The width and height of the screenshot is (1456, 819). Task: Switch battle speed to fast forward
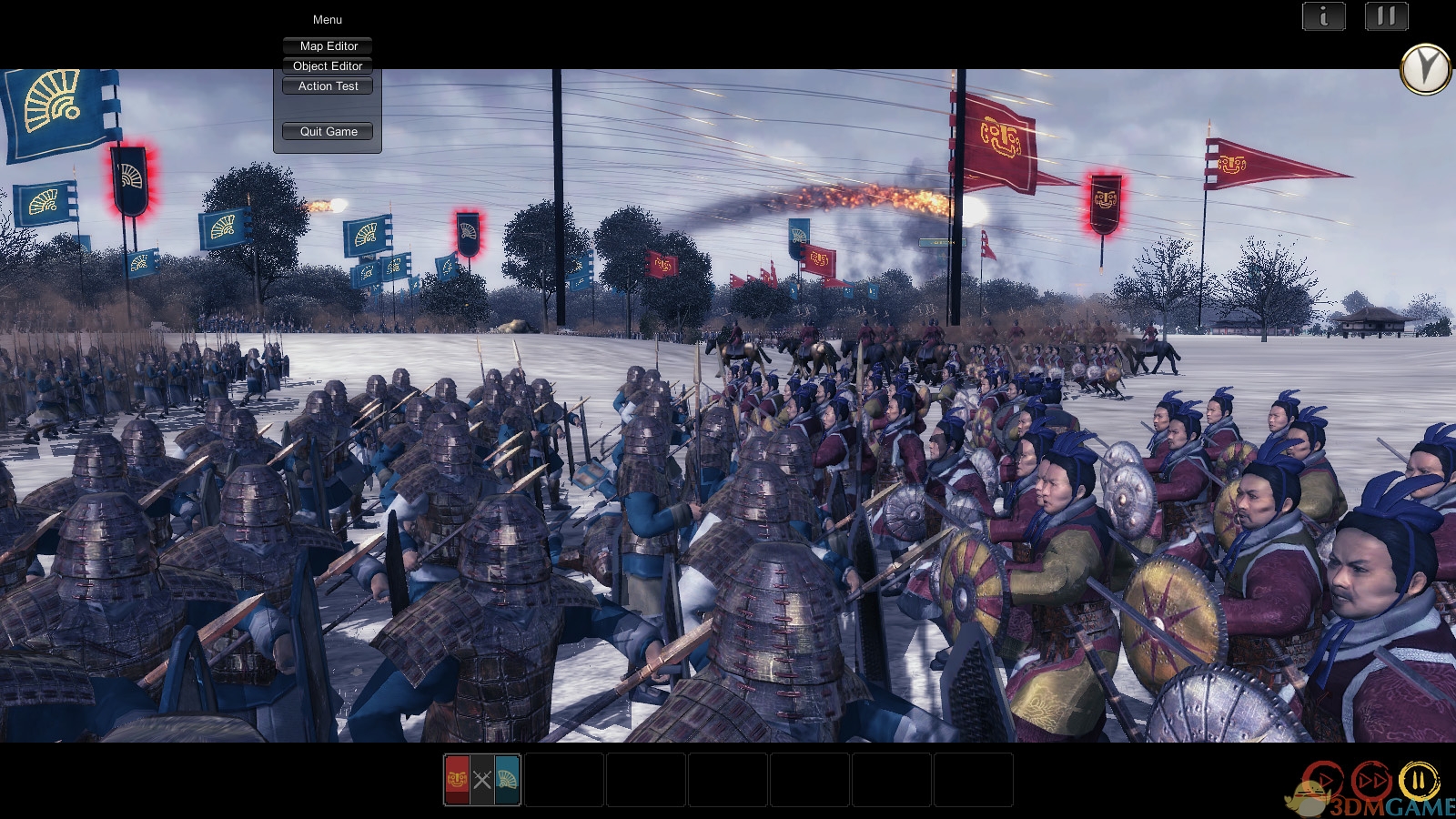tap(1370, 781)
